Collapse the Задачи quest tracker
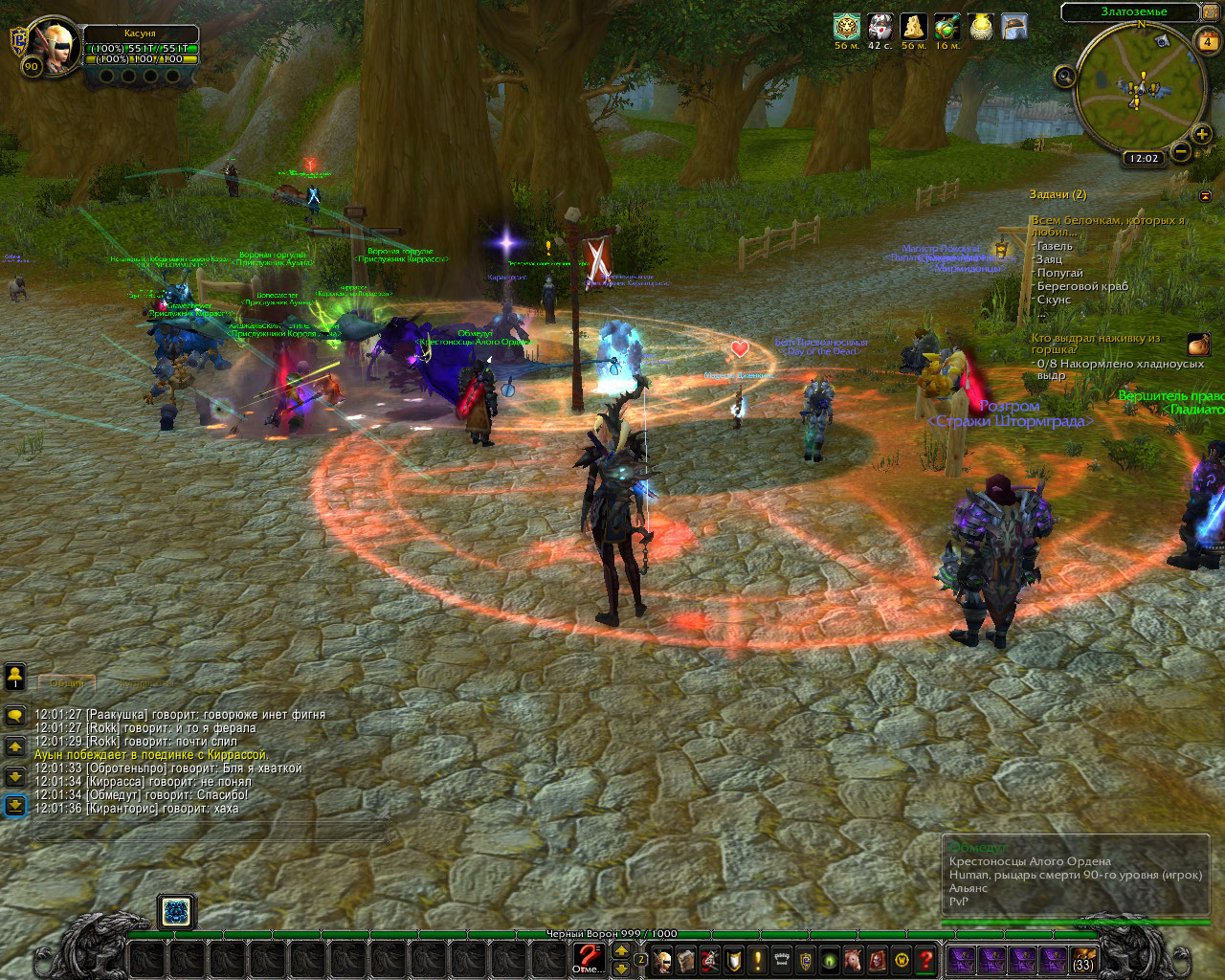This screenshot has width=1225, height=980. (x=1205, y=195)
